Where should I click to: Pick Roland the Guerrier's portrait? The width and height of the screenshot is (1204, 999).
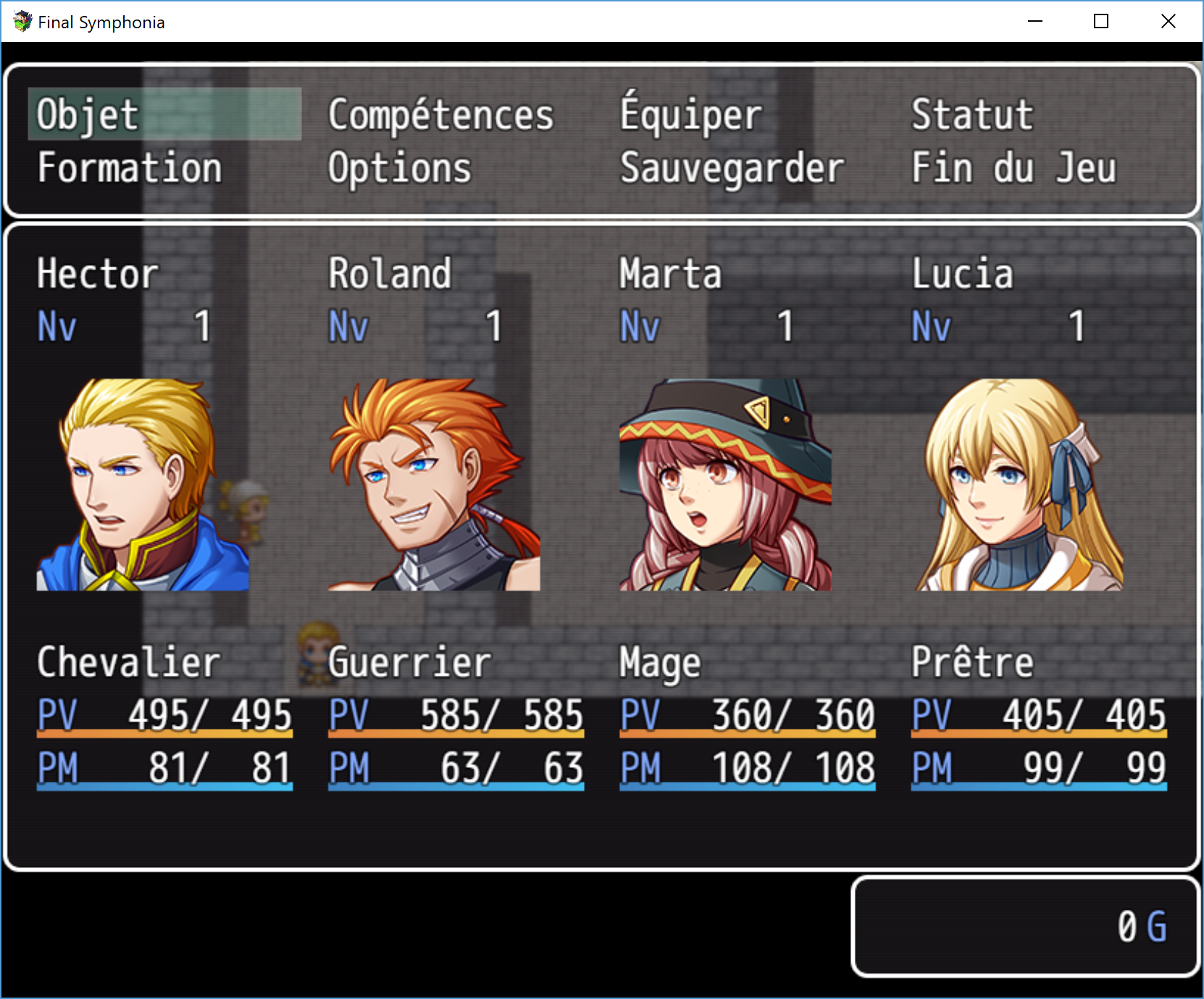pos(434,484)
